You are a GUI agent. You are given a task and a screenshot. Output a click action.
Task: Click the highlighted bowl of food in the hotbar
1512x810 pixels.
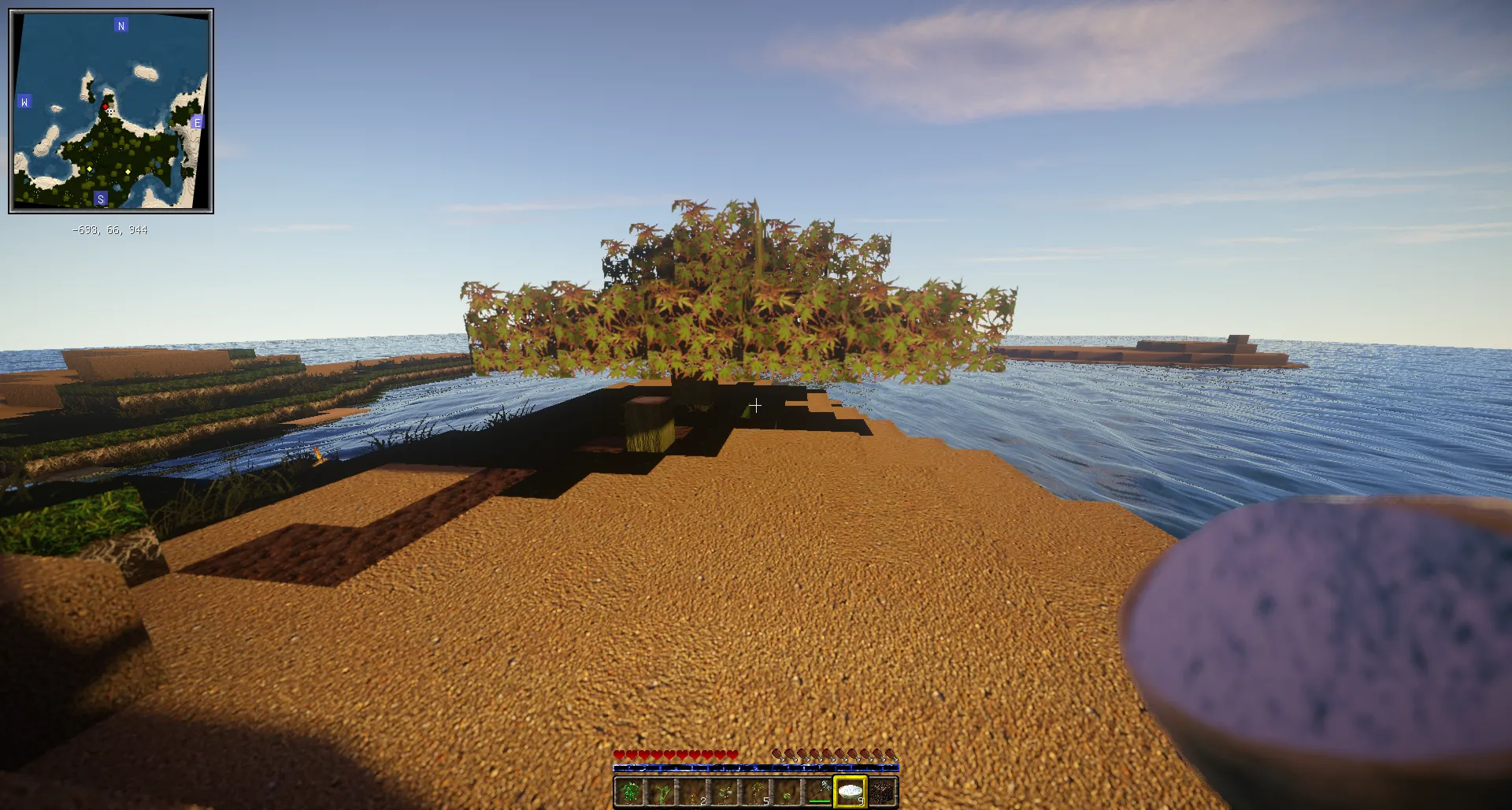point(850,791)
